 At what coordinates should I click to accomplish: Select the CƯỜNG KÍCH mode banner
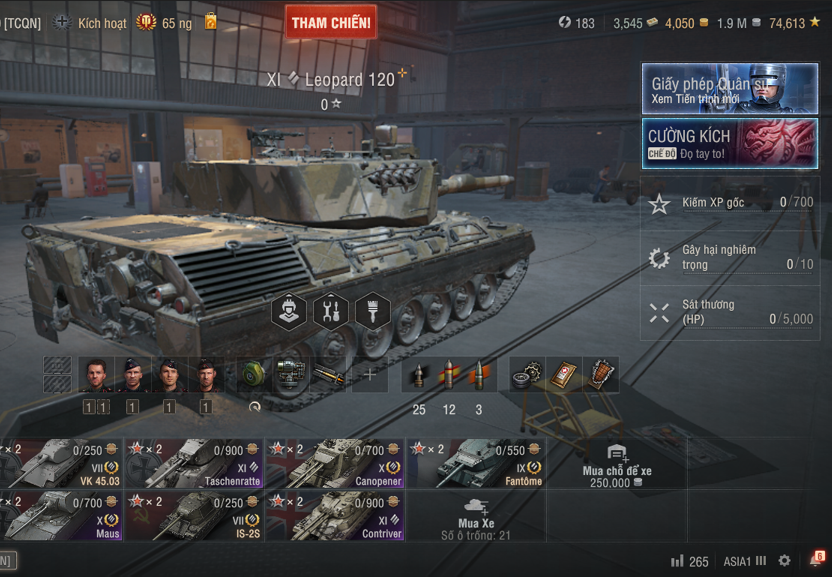[729, 143]
